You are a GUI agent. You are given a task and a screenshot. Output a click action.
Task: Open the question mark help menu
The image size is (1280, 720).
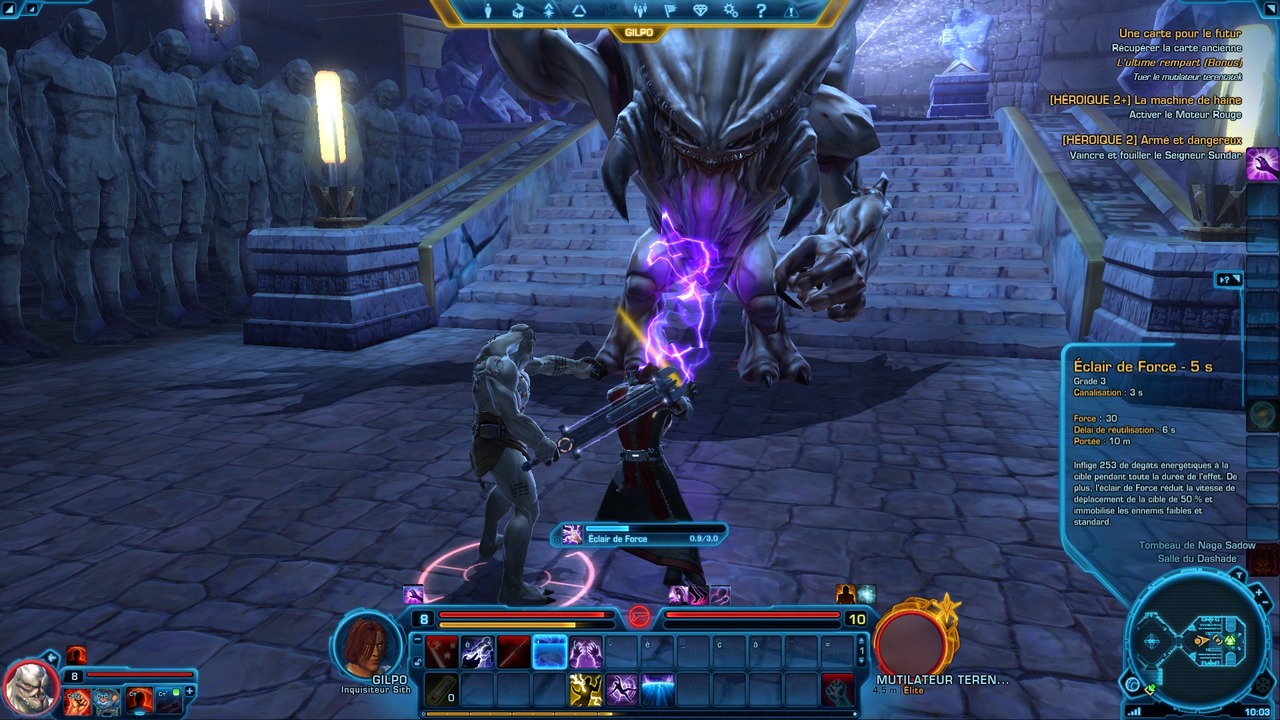coord(761,12)
